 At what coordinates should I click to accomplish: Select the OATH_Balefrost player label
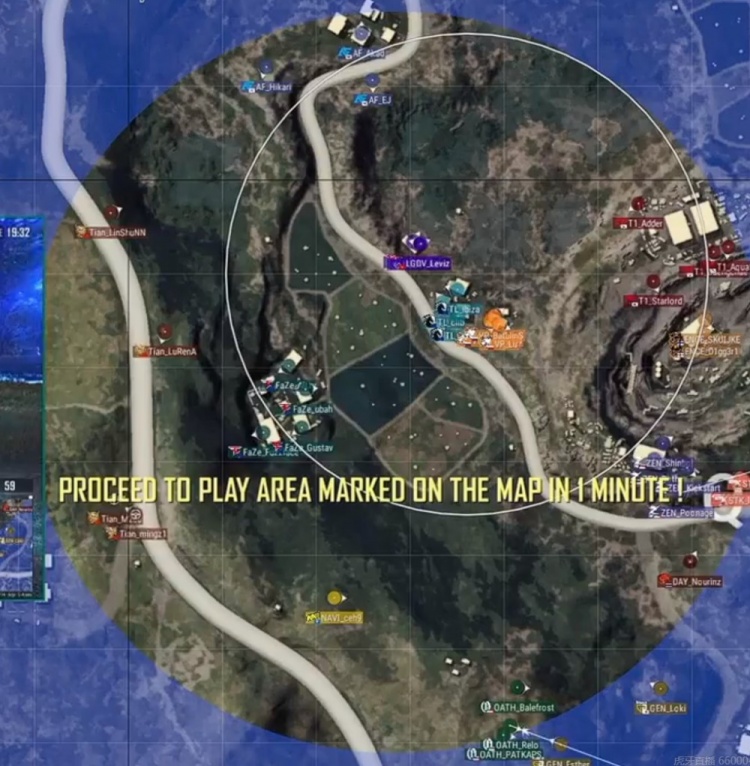click(x=517, y=707)
